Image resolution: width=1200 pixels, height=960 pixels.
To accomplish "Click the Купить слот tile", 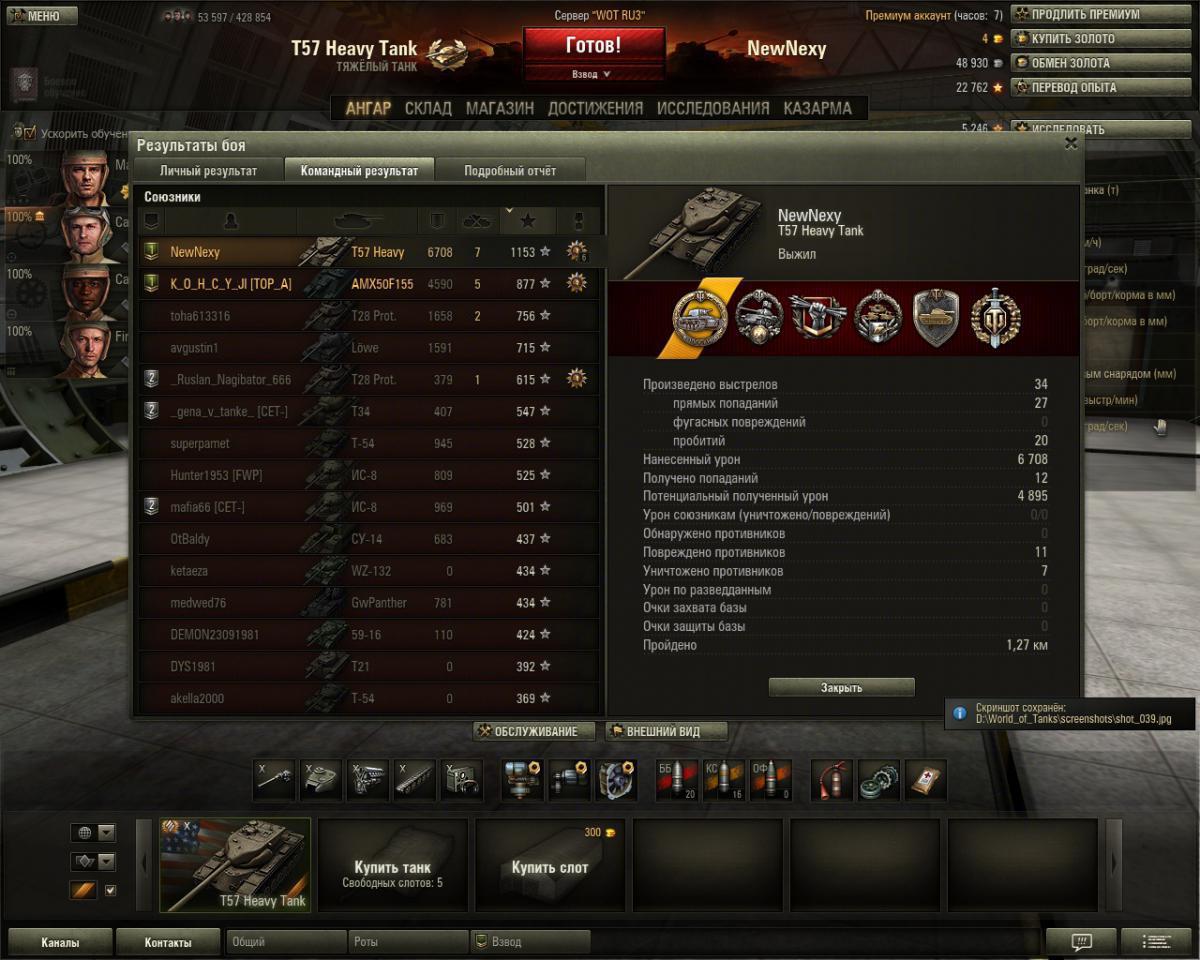I will click(549, 865).
